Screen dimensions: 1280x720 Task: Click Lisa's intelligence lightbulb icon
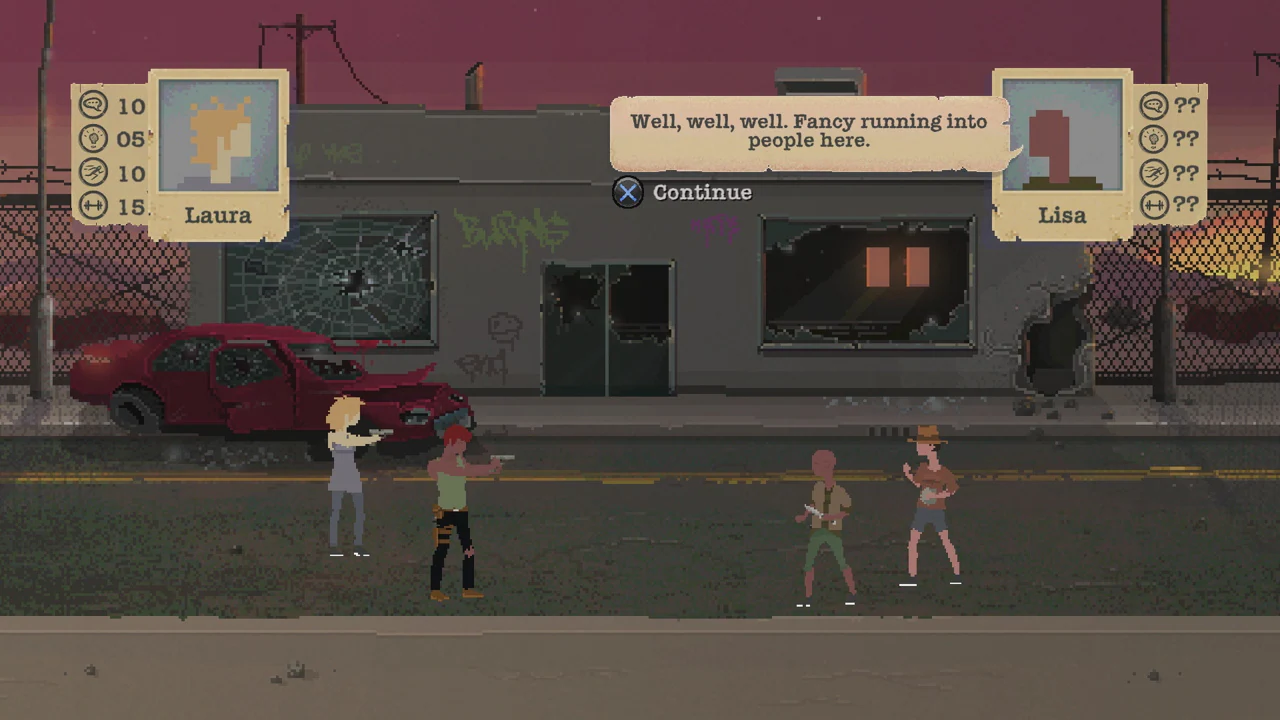[x=1152, y=139]
